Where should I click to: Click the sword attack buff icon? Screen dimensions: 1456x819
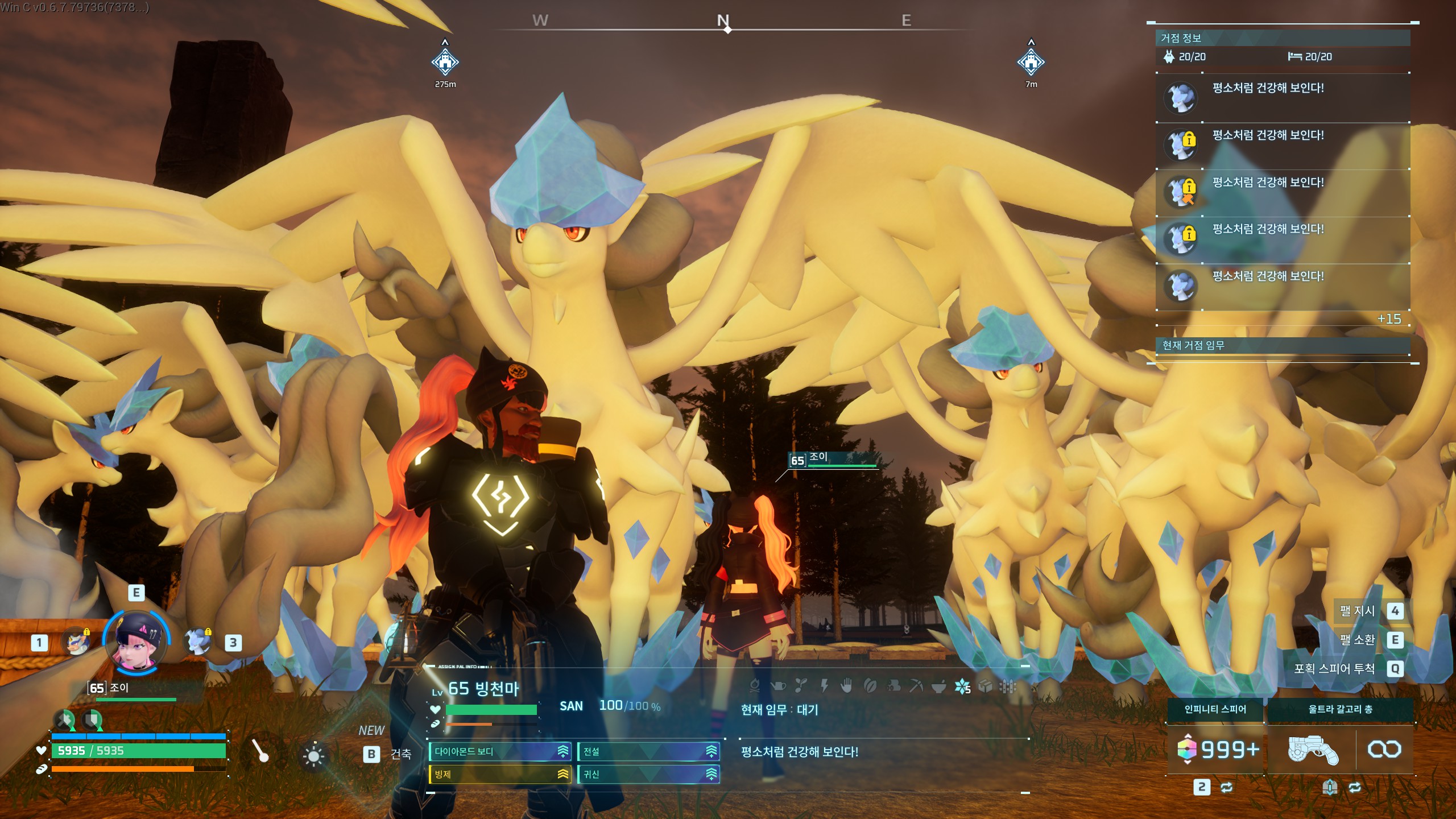click(x=64, y=721)
